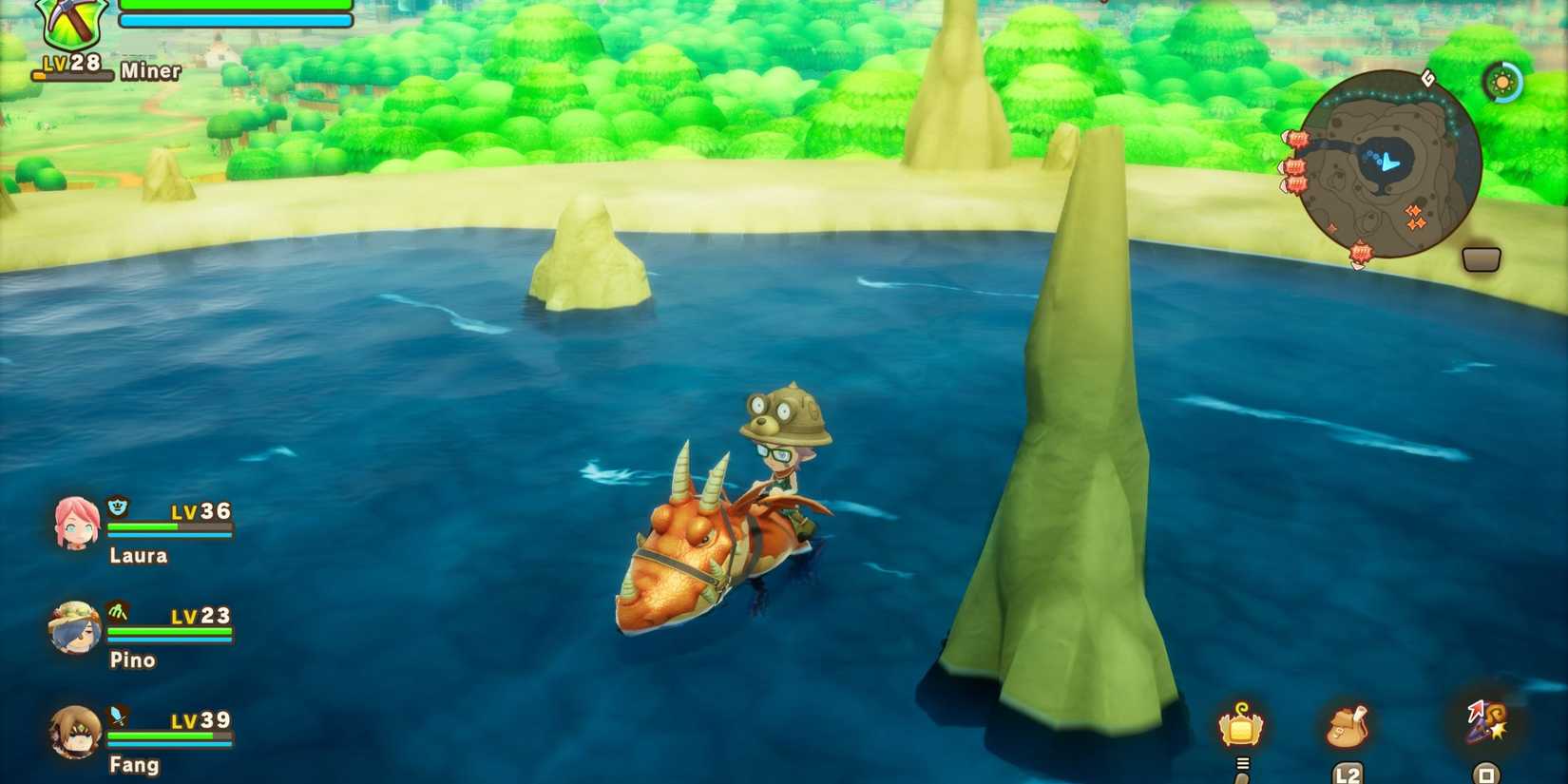The height and width of the screenshot is (784, 1568).
Task: Click the sun time-of-day indicator
Action: [x=1501, y=82]
